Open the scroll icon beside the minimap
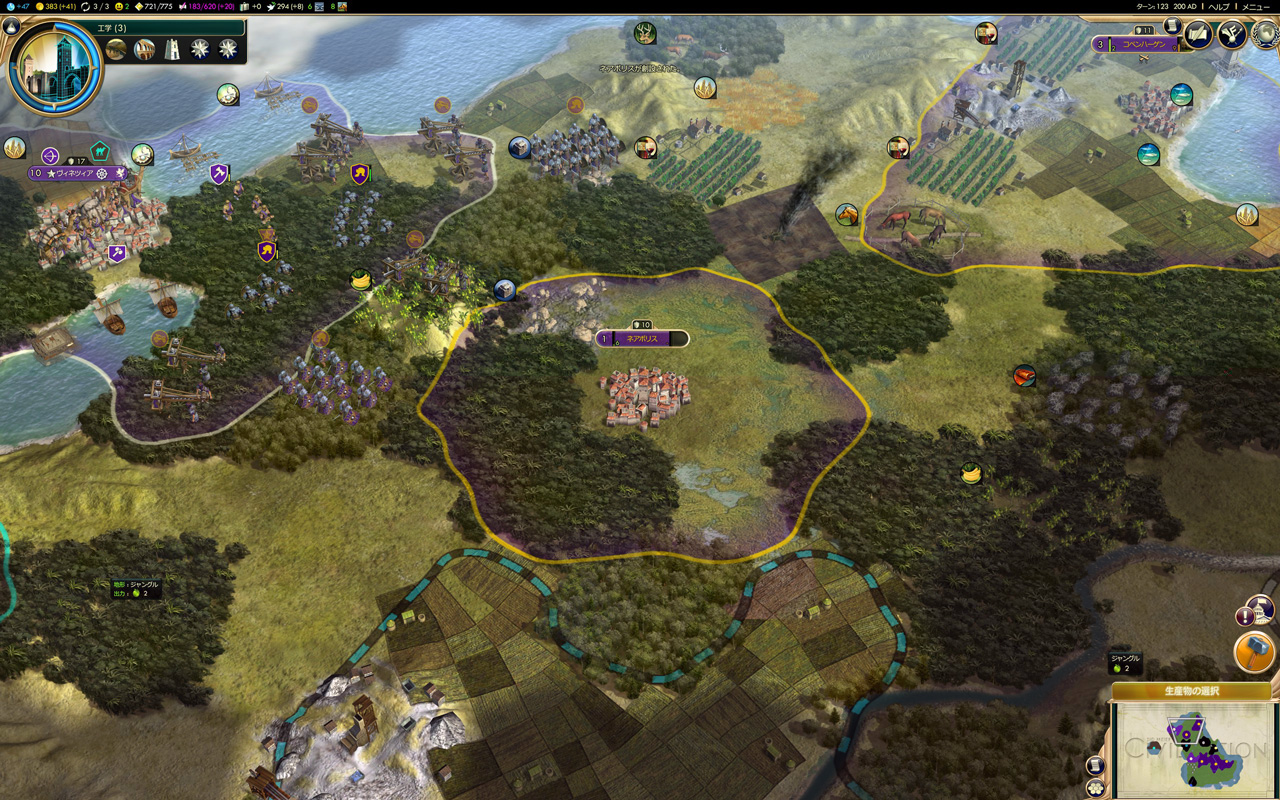Screen dimensions: 1280x800 pos(1095,765)
